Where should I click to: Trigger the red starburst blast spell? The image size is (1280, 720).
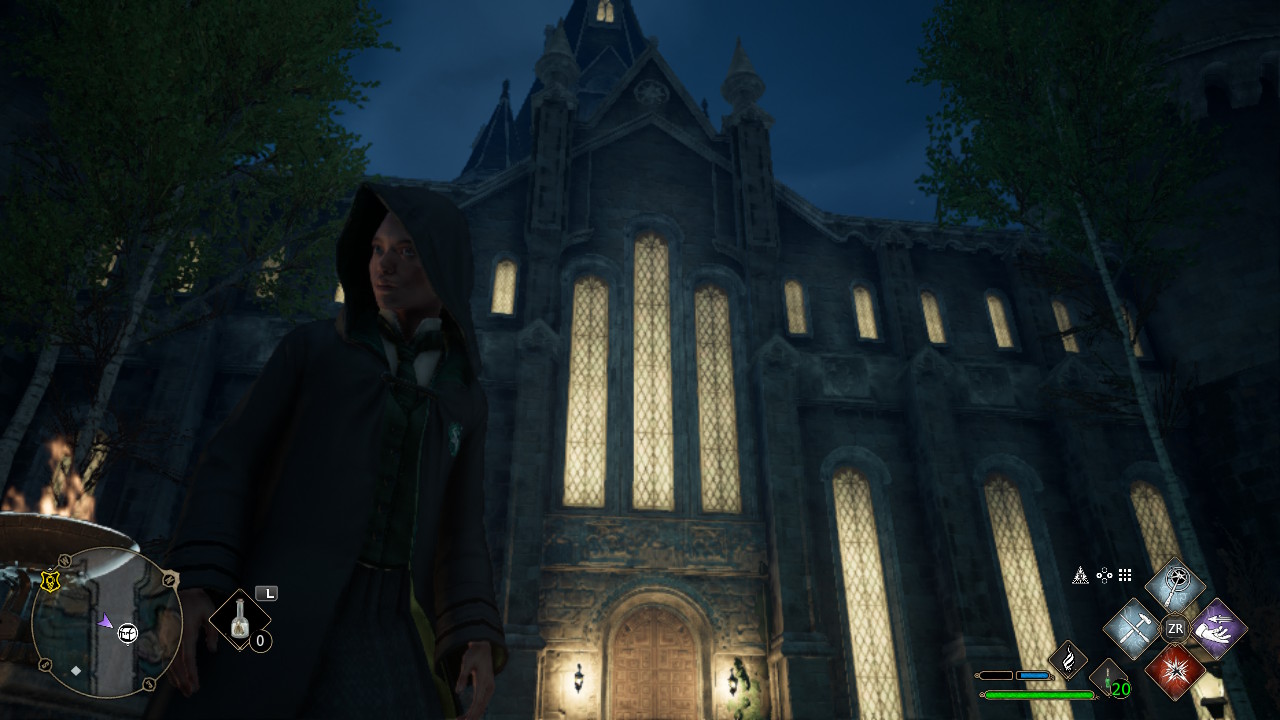point(1175,670)
